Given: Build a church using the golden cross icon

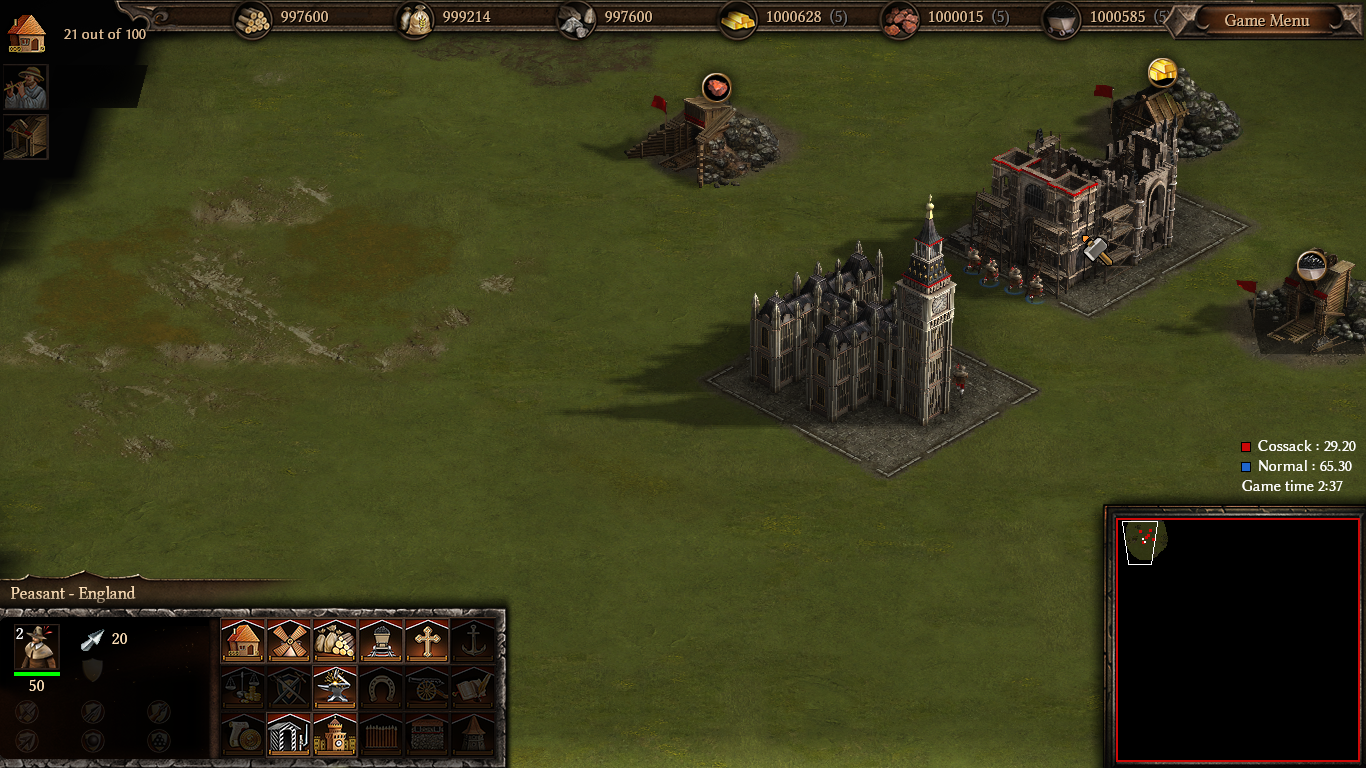Looking at the screenshot, I should pos(427,640).
